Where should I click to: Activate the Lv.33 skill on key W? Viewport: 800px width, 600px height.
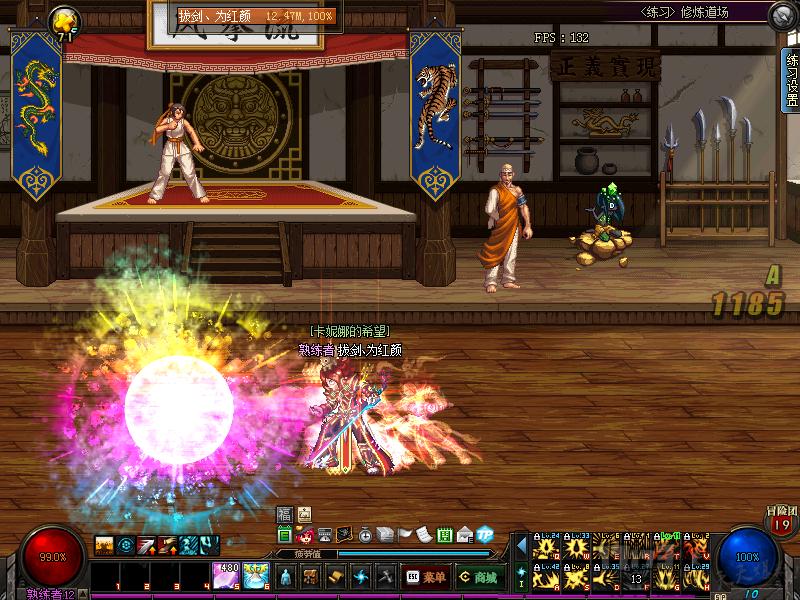coord(578,548)
